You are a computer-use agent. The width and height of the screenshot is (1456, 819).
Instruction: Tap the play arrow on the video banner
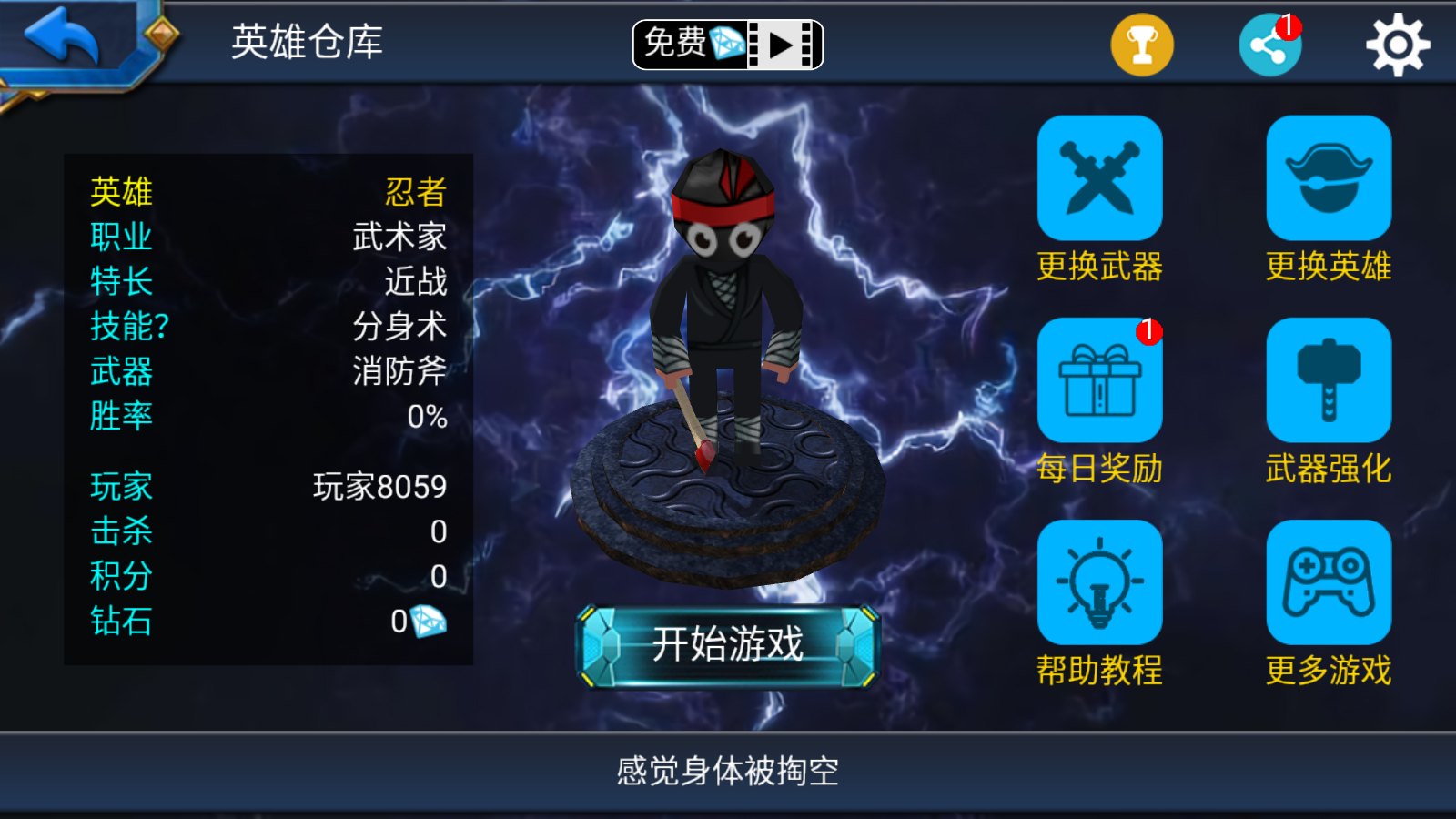click(x=778, y=44)
